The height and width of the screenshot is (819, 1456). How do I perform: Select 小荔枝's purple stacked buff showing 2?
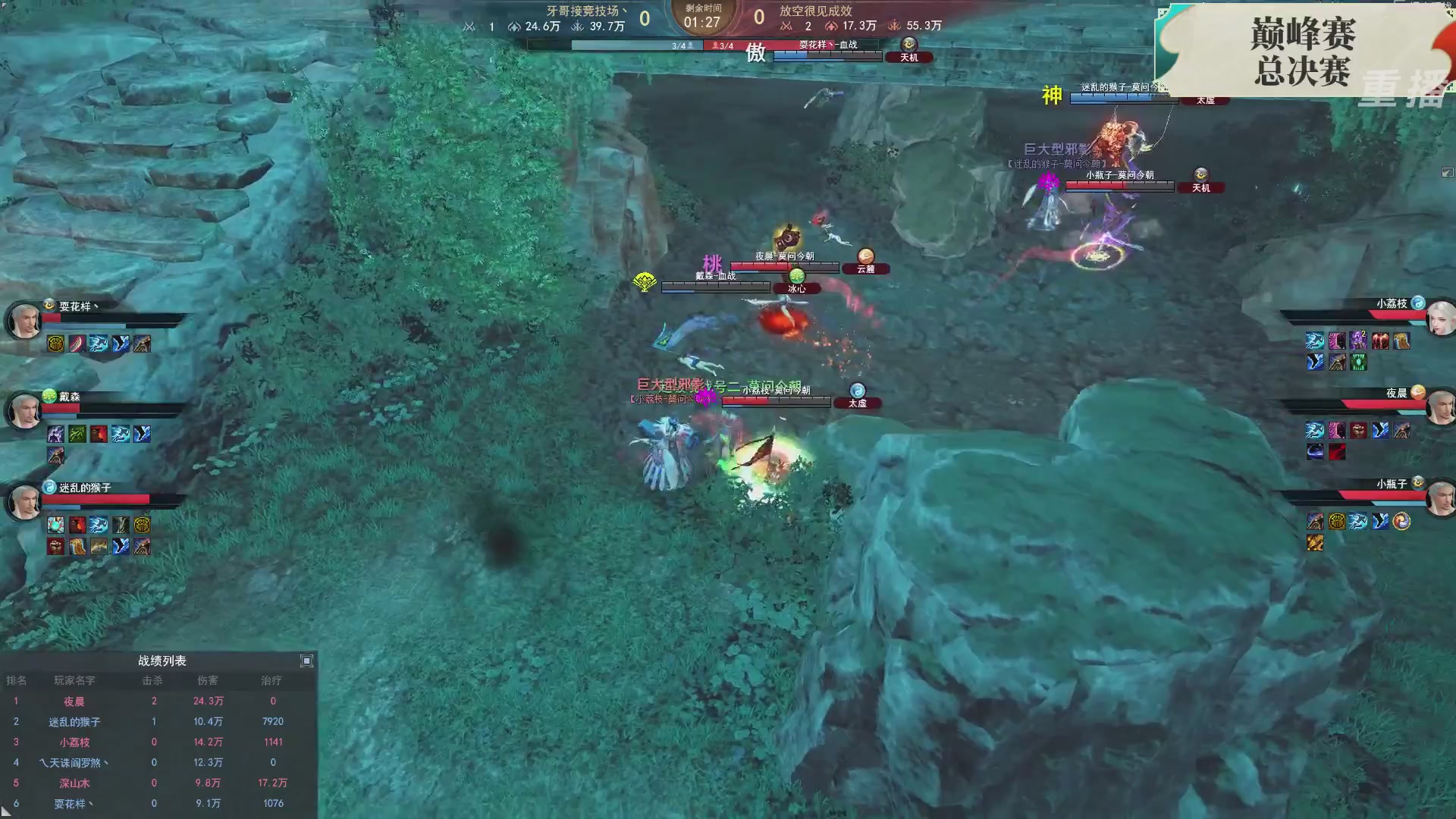click(x=1357, y=340)
